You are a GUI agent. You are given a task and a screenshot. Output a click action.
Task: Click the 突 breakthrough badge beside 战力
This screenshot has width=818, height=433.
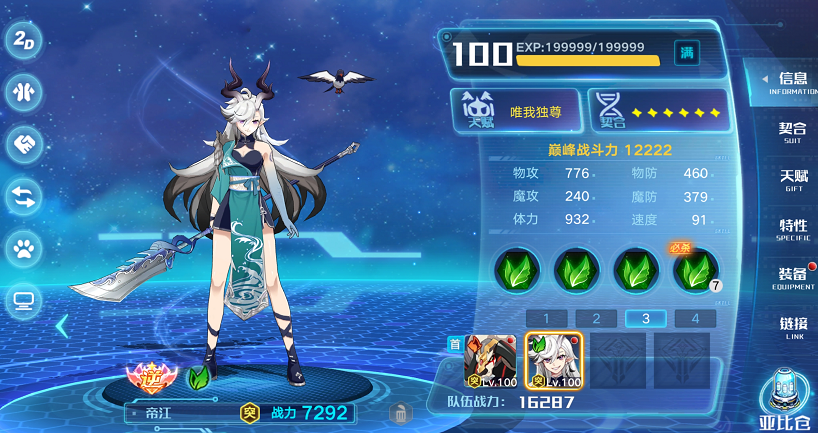(x=249, y=412)
